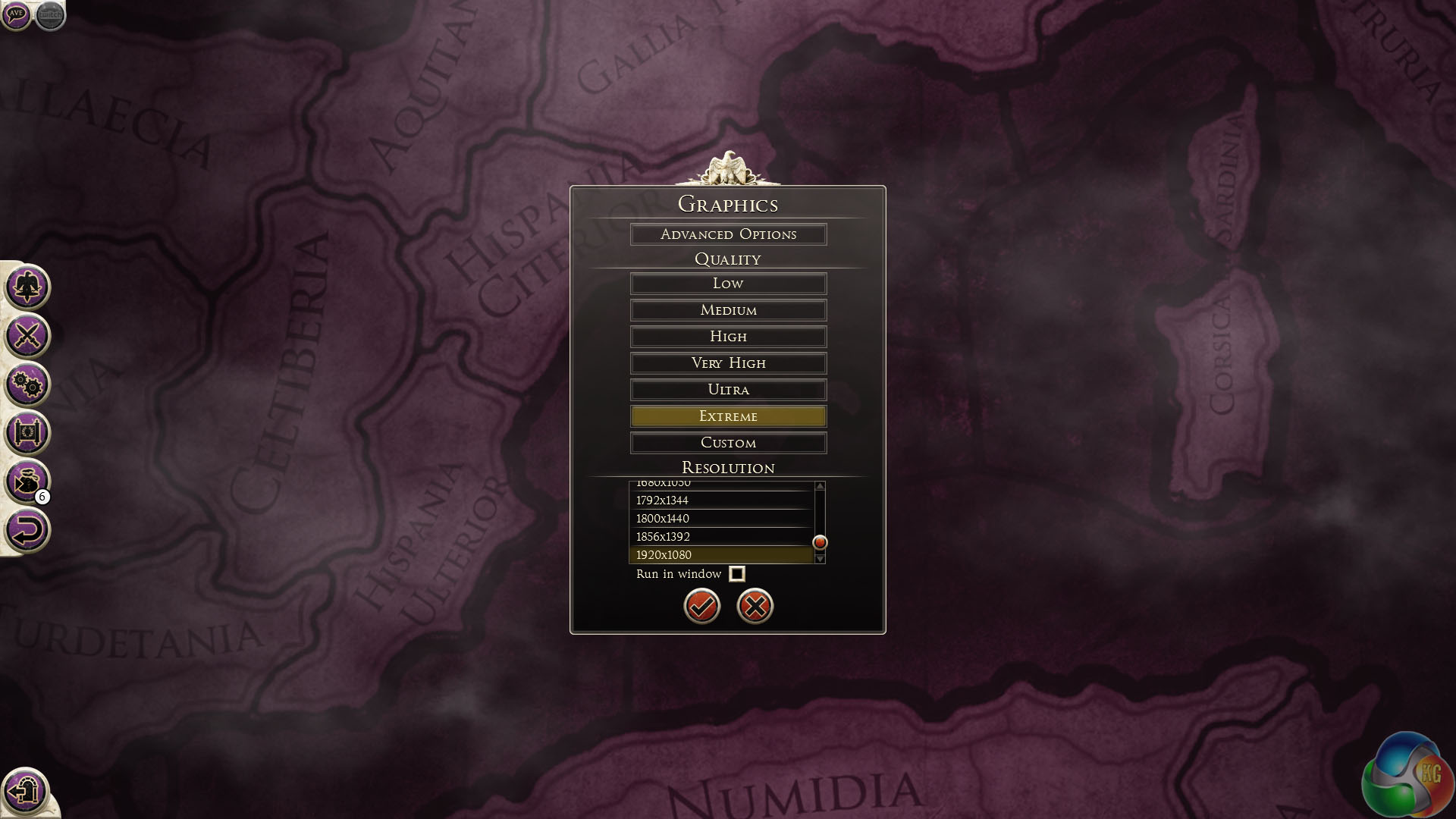Viewport: 1456px width, 819px height.
Task: Pick 1856x1392 from the resolution list
Action: 720,537
